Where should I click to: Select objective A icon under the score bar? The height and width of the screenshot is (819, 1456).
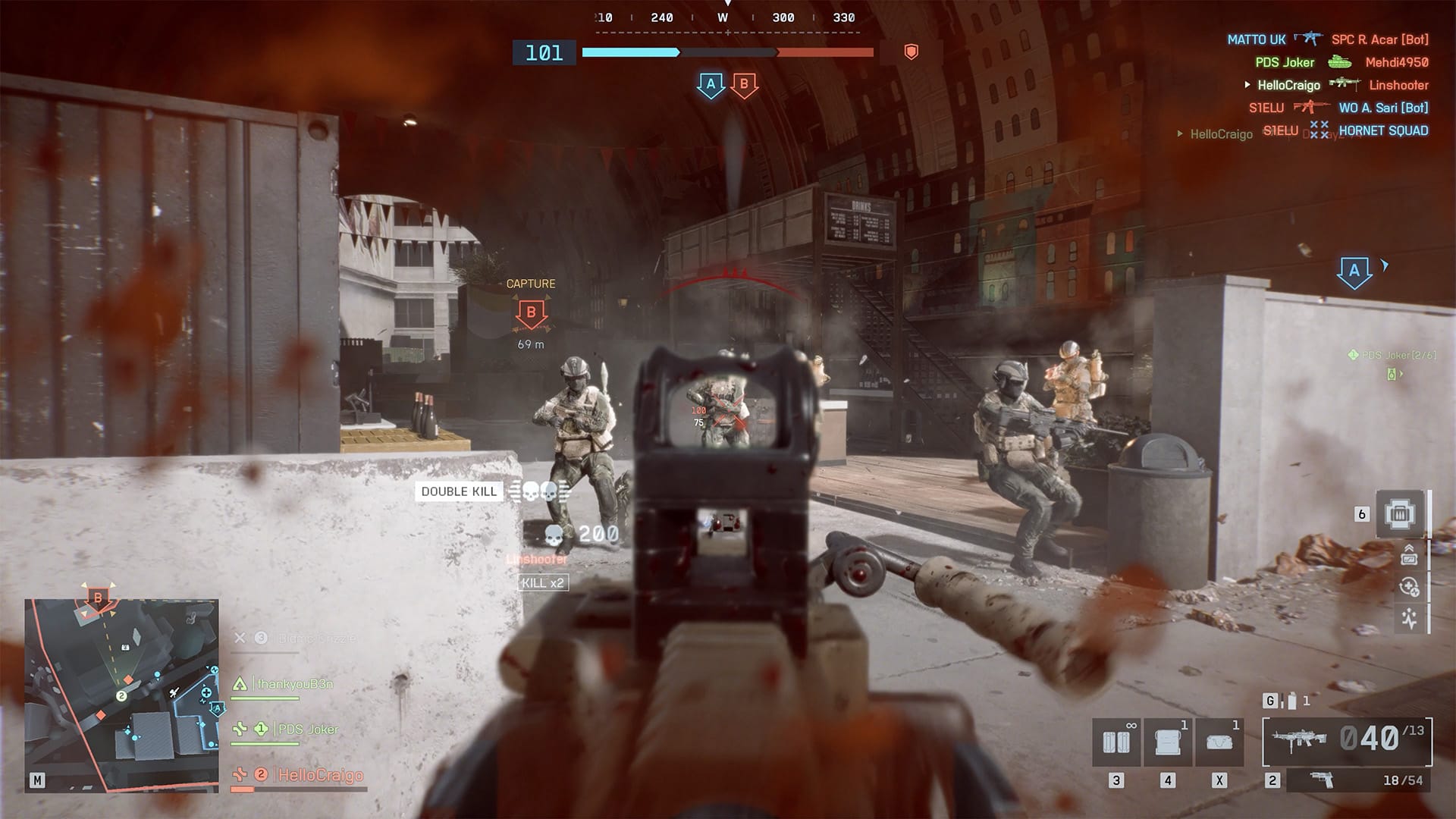tap(711, 85)
